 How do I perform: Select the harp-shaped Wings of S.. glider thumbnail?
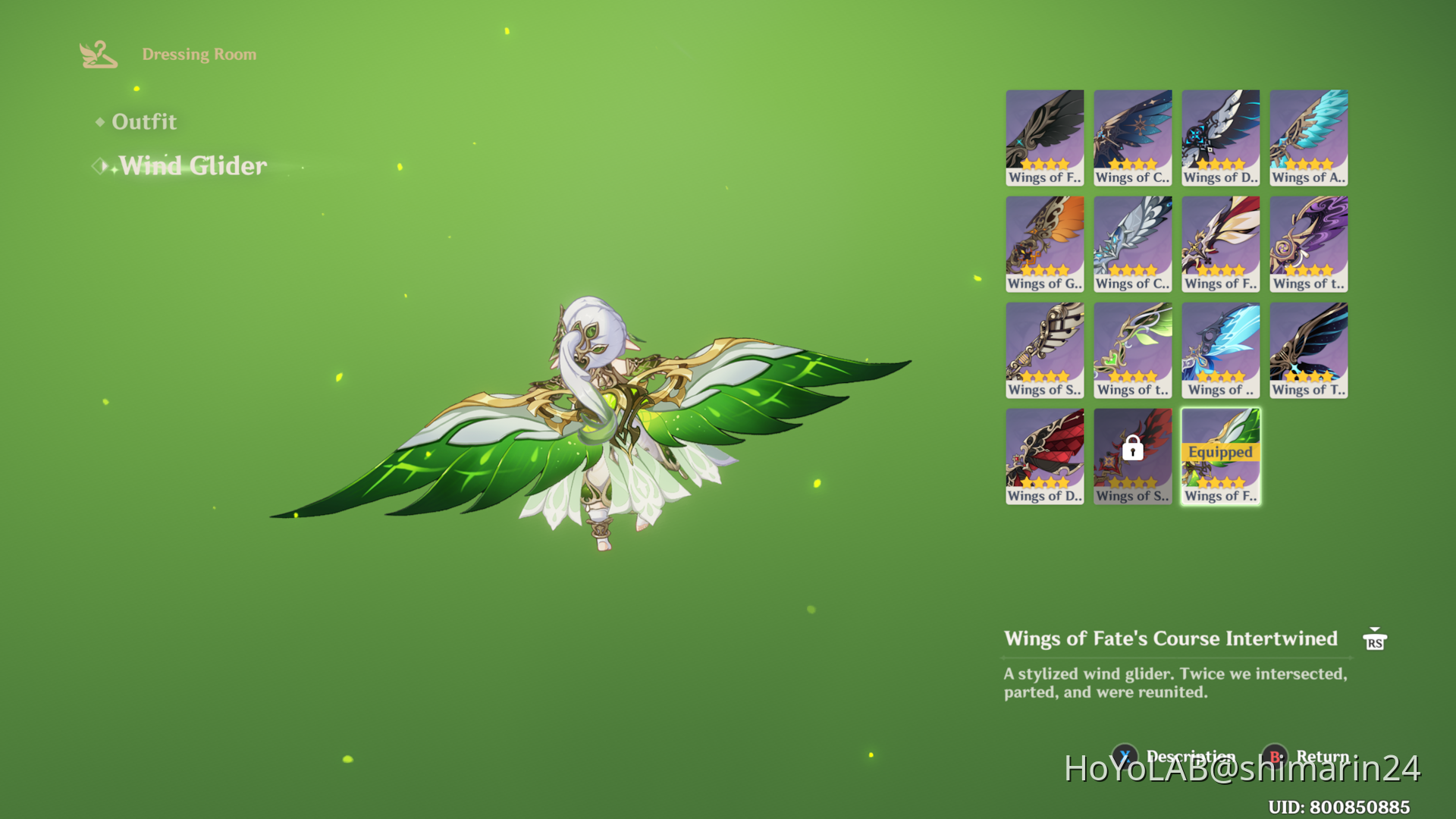pos(1044,349)
